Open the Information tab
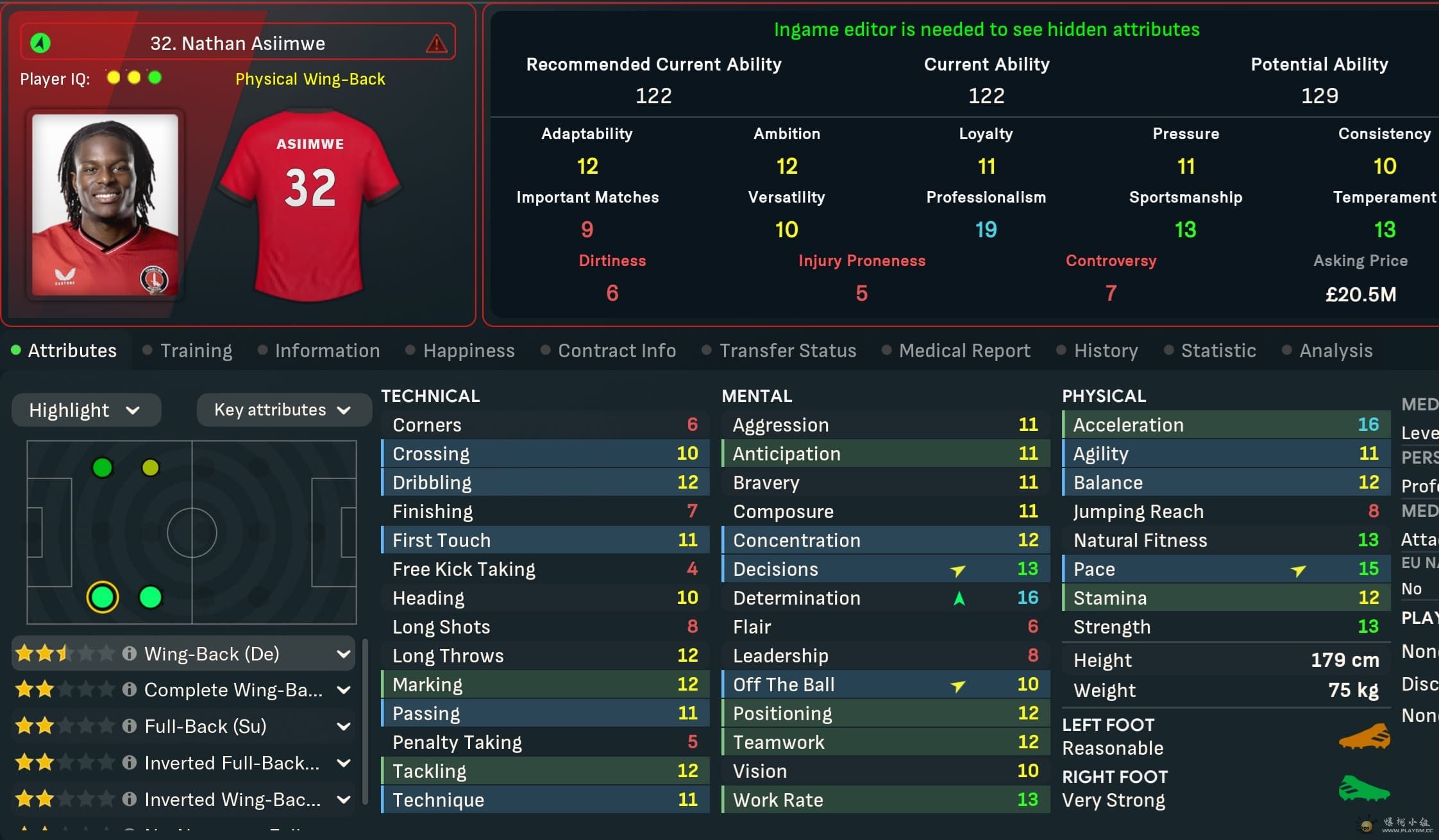Viewport: 1439px width, 840px height. coord(327,351)
